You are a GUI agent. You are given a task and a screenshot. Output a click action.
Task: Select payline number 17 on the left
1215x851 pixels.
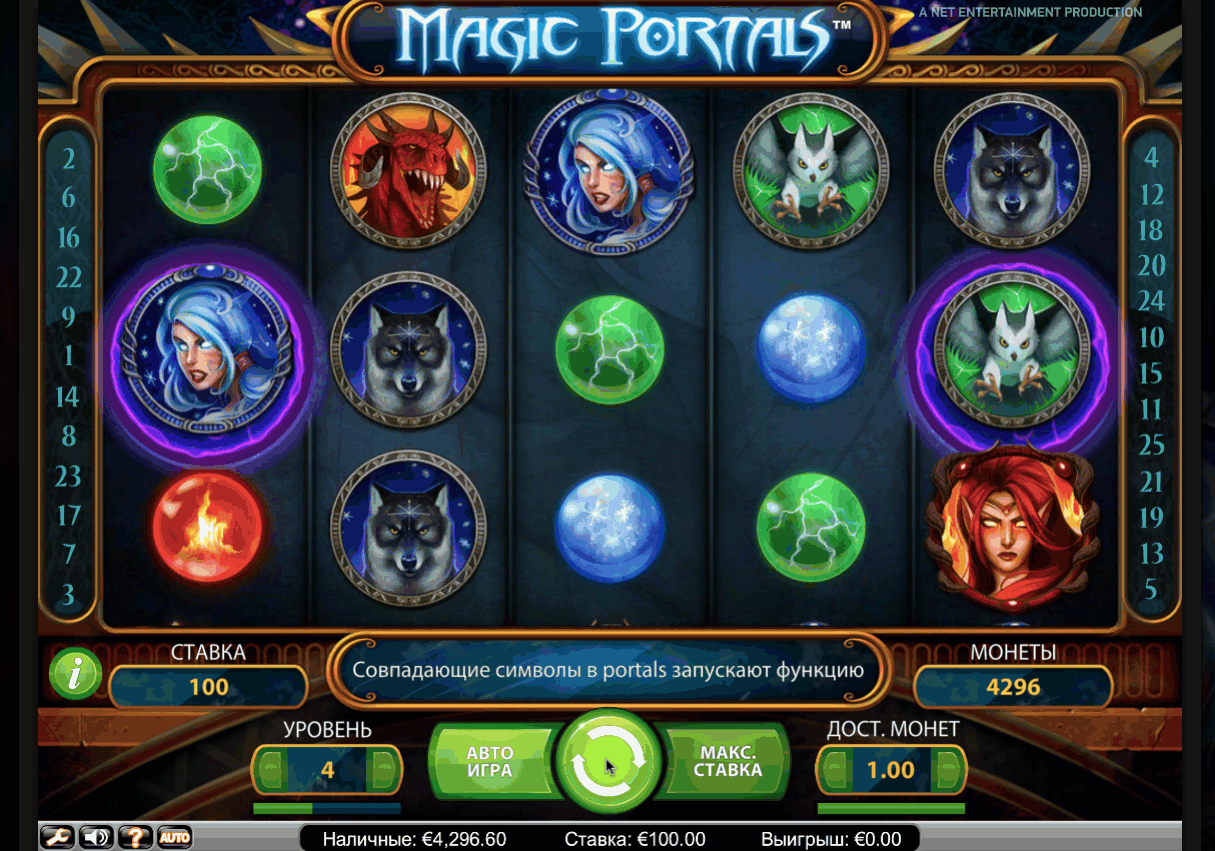click(68, 516)
